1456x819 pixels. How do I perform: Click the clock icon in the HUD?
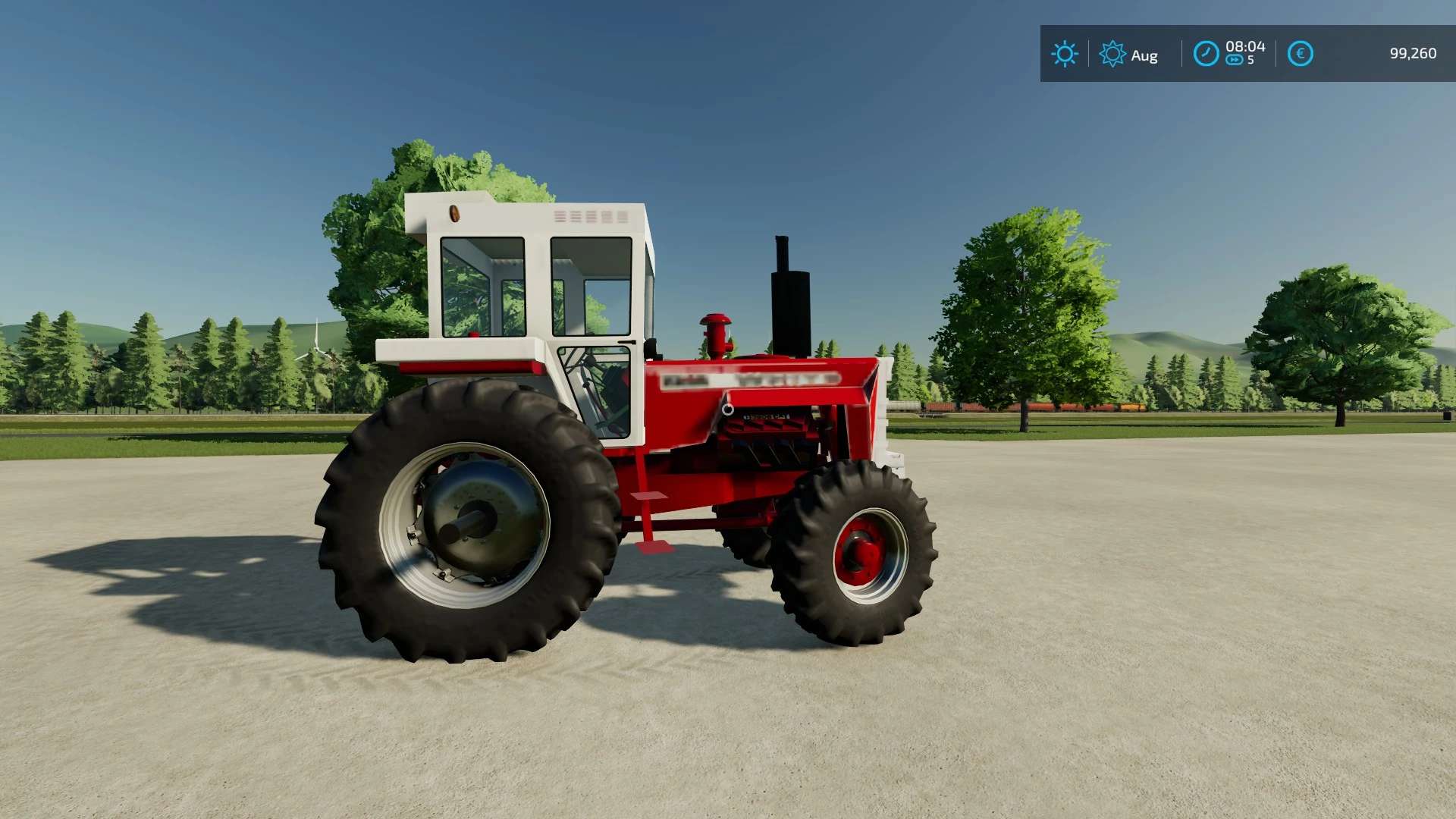pos(1206,54)
